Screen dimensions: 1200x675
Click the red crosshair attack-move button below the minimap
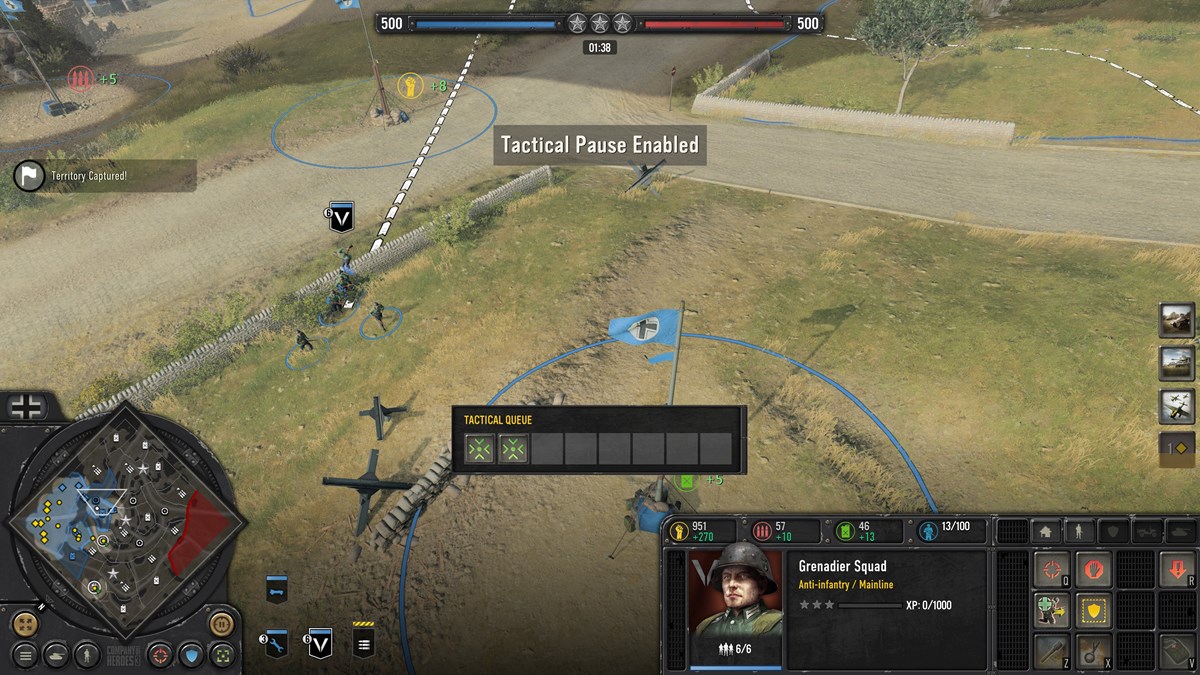click(158, 655)
